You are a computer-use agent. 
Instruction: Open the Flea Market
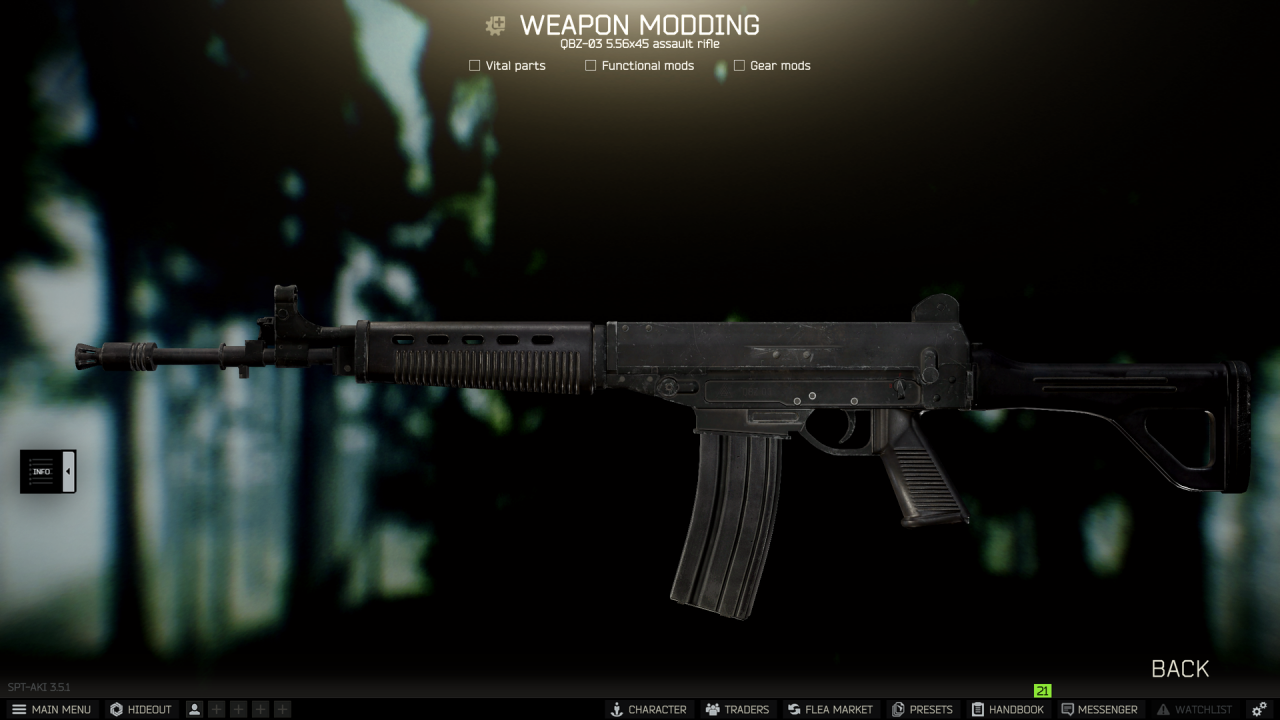pyautogui.click(x=830, y=709)
